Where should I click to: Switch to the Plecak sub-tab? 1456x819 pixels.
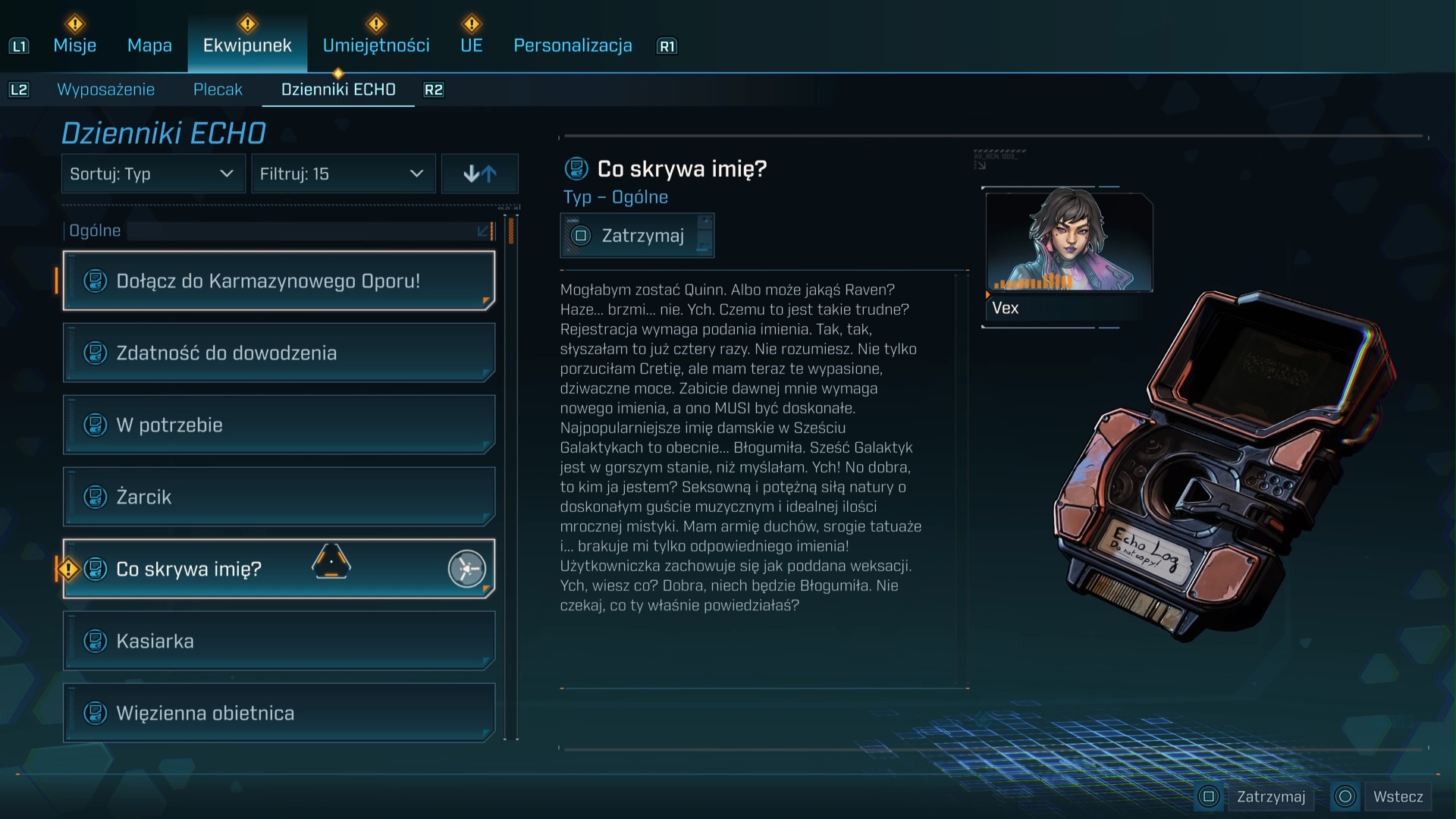click(218, 89)
